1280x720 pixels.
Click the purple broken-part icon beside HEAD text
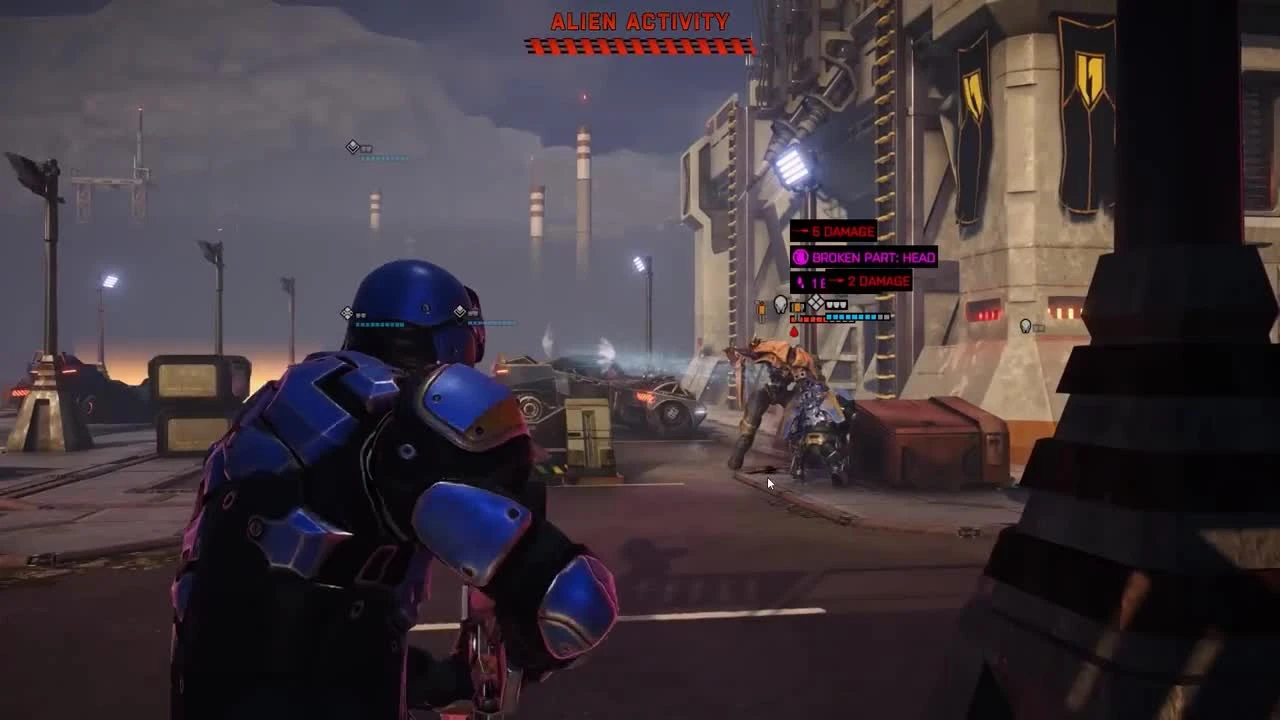pyautogui.click(x=800, y=257)
